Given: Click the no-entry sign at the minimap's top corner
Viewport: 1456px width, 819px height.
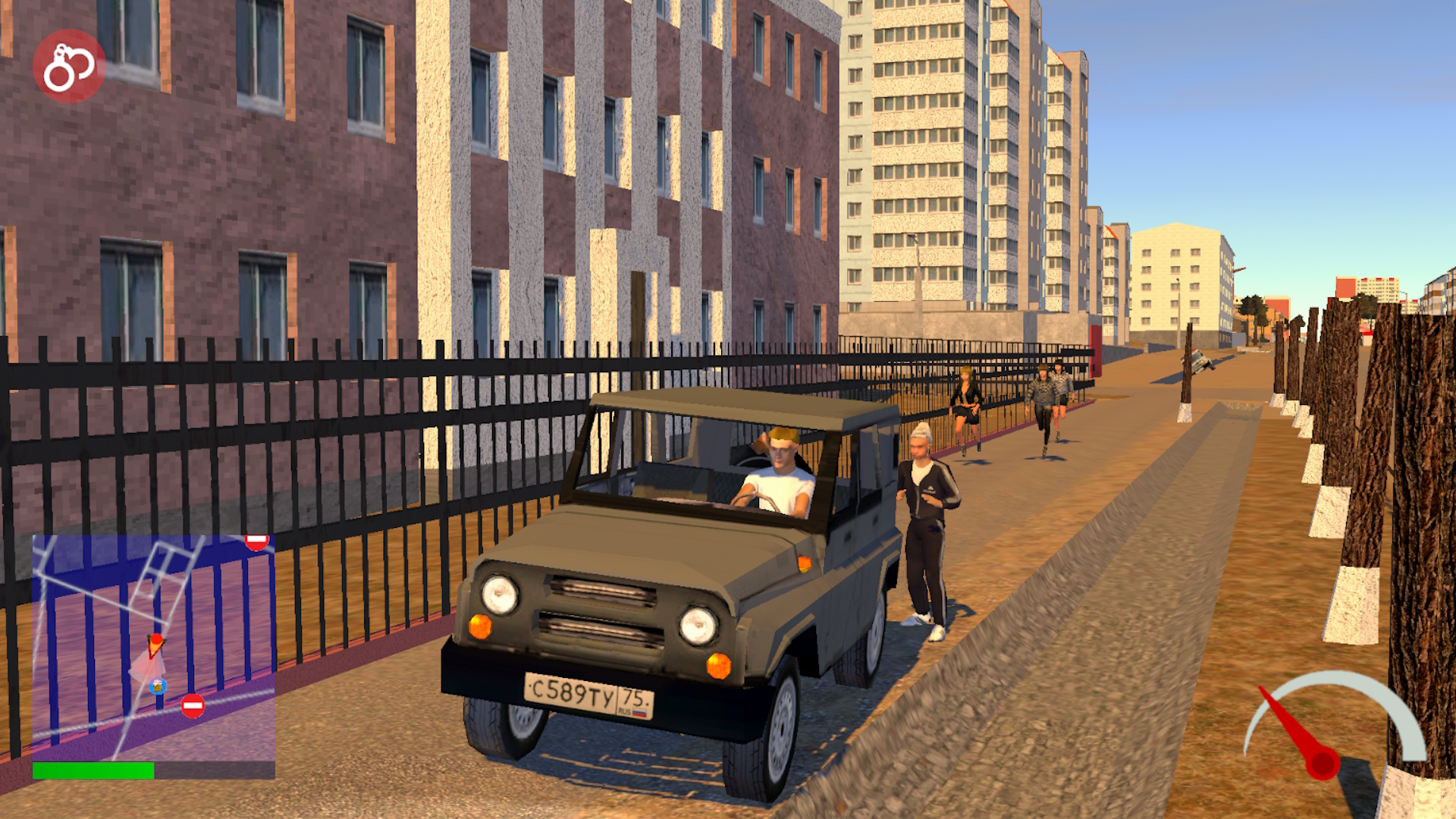Looking at the screenshot, I should click(256, 541).
